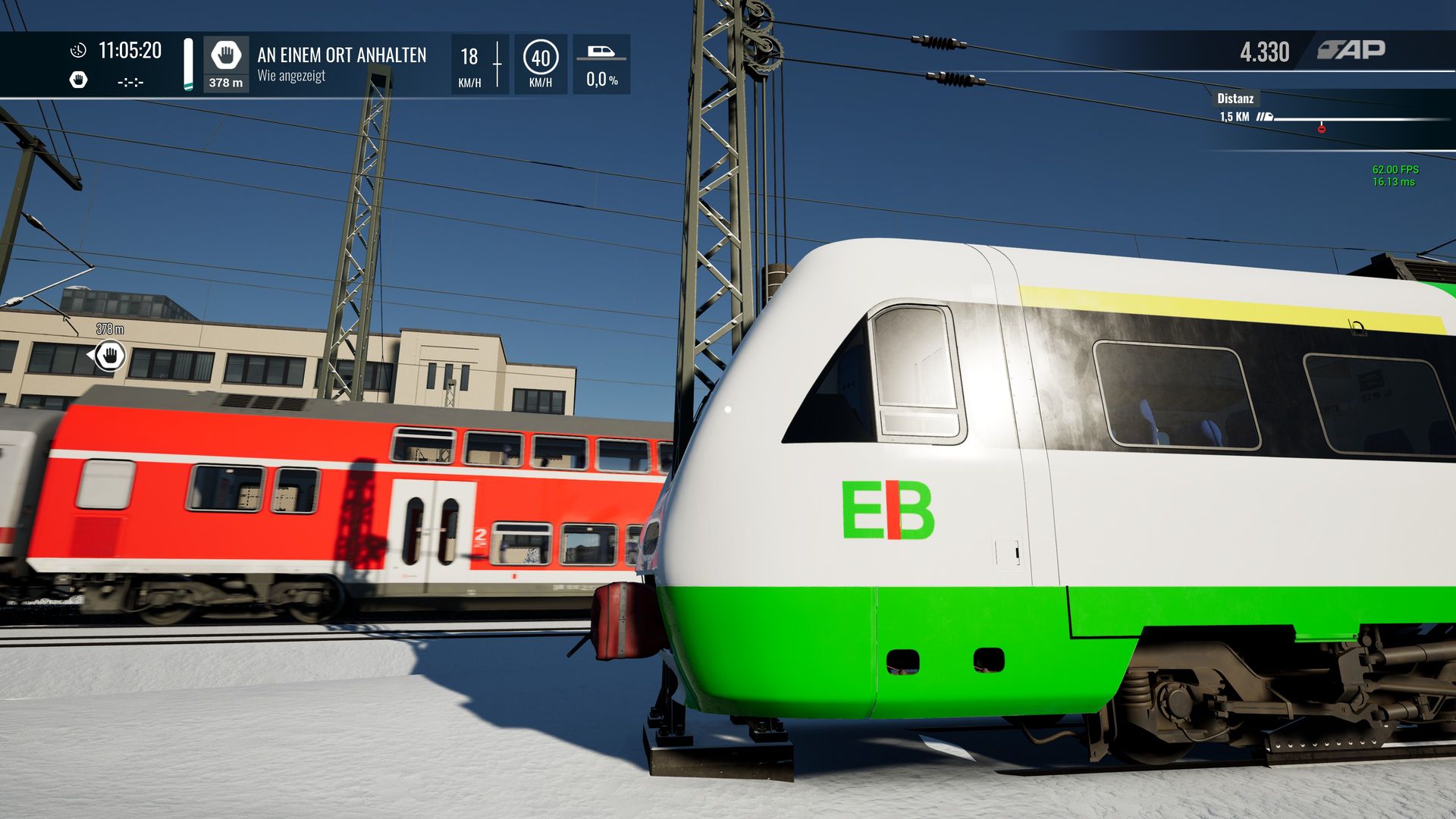Select the 40 km/h speed limit sign

[541, 58]
